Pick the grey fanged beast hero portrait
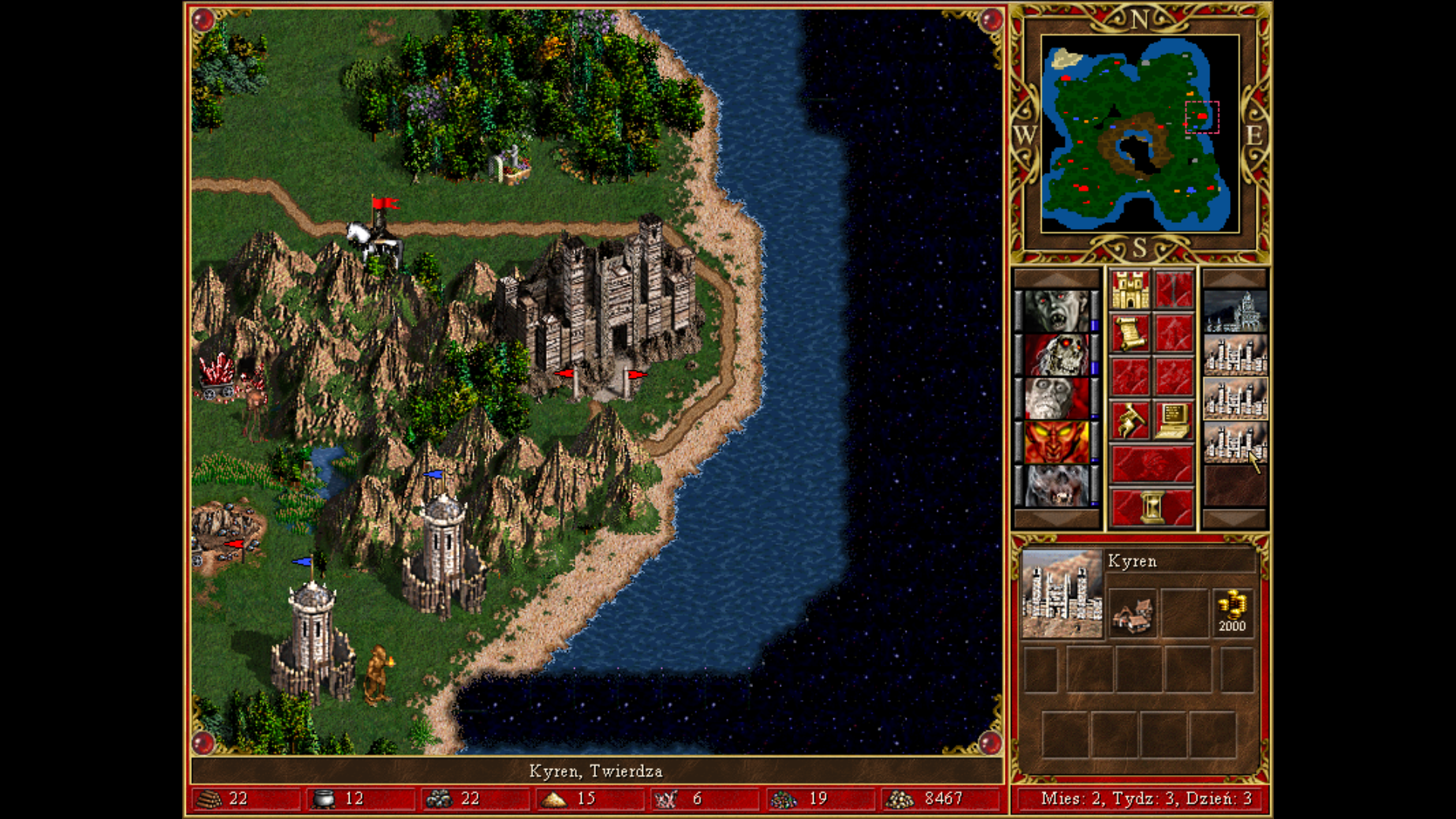 pyautogui.click(x=1056, y=485)
